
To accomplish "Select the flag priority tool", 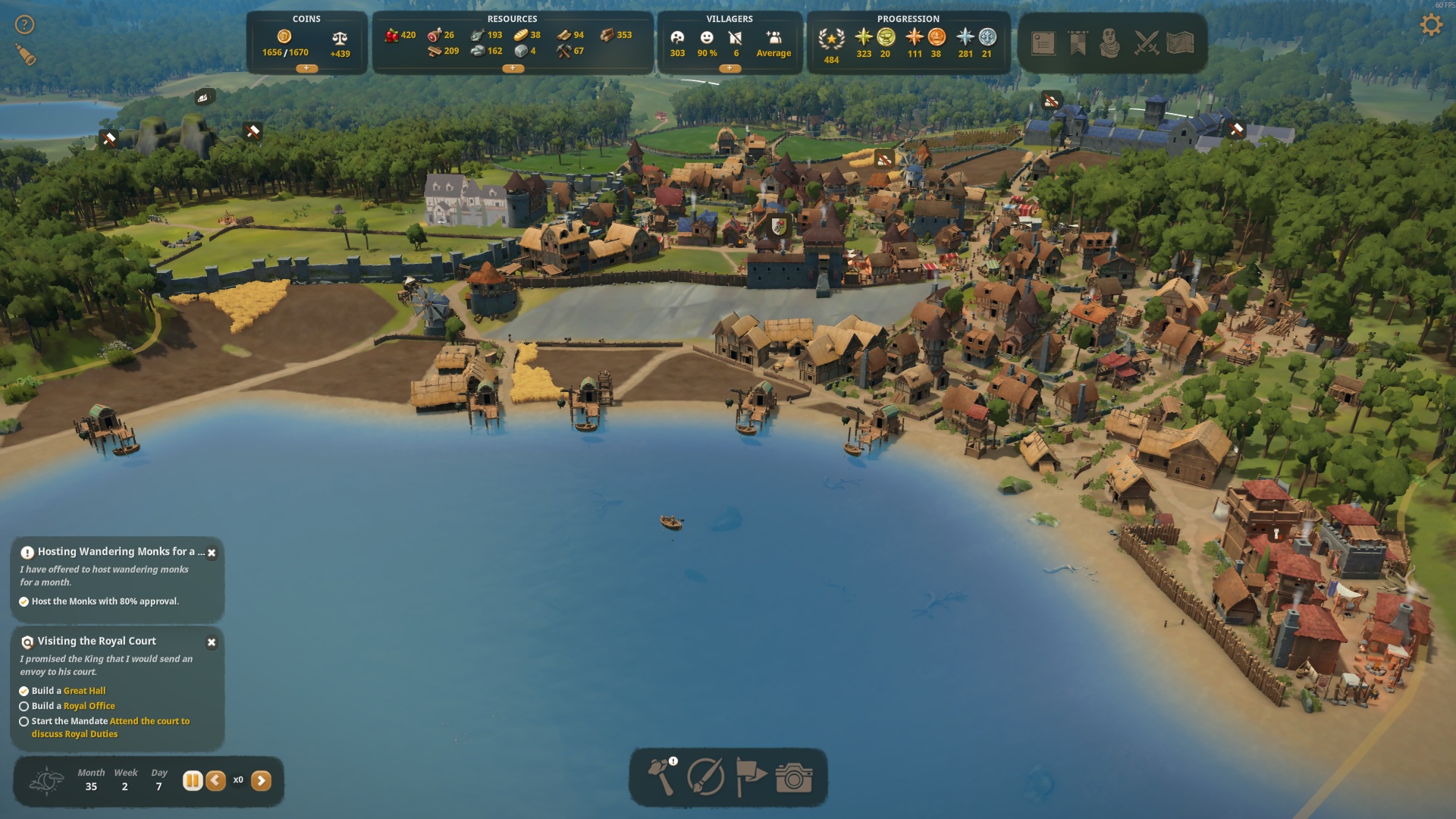I will click(x=751, y=777).
